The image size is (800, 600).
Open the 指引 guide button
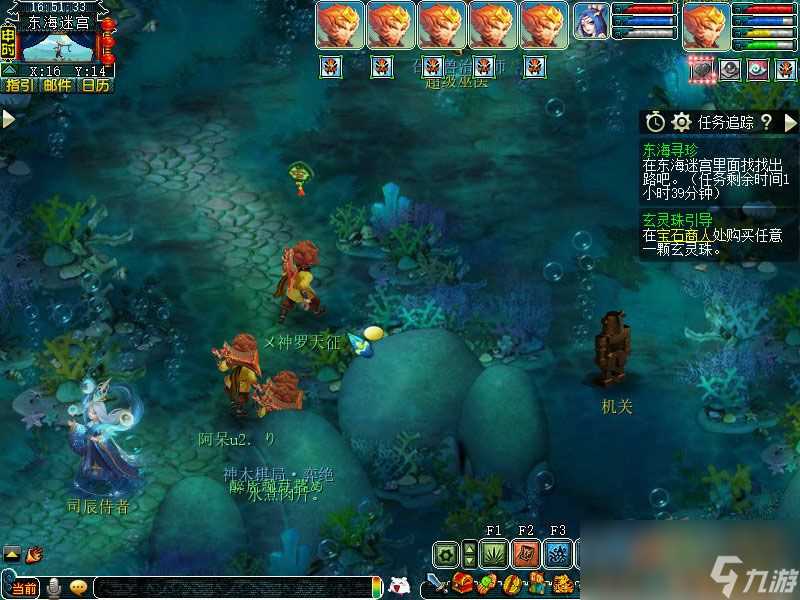click(x=19, y=86)
